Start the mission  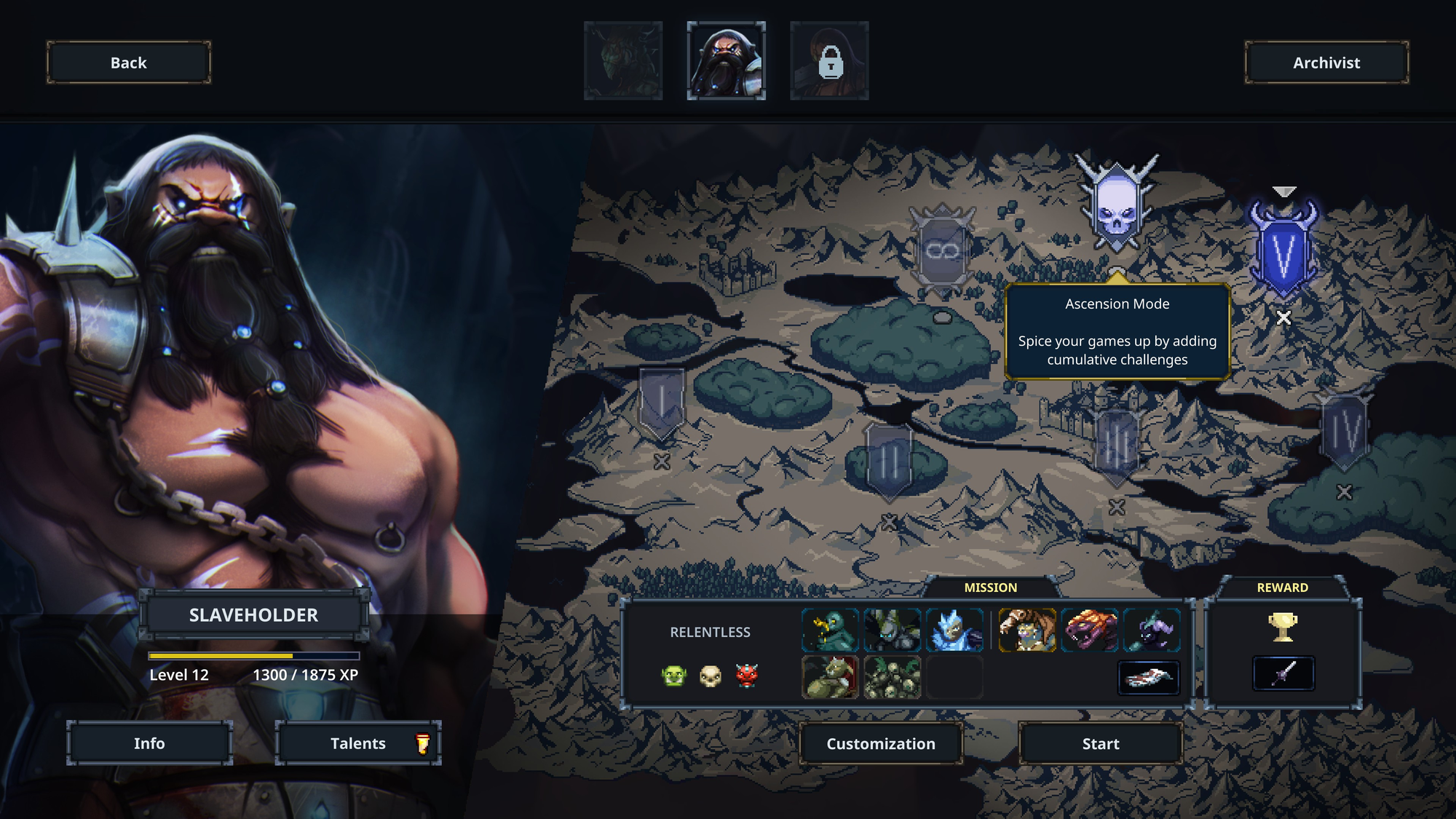coord(1100,743)
